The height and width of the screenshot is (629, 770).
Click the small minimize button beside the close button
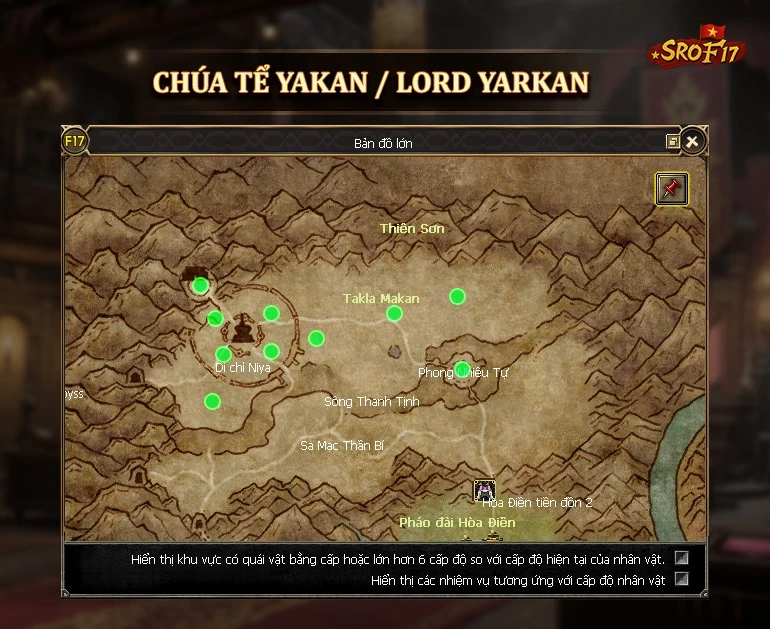pyautogui.click(x=672, y=142)
